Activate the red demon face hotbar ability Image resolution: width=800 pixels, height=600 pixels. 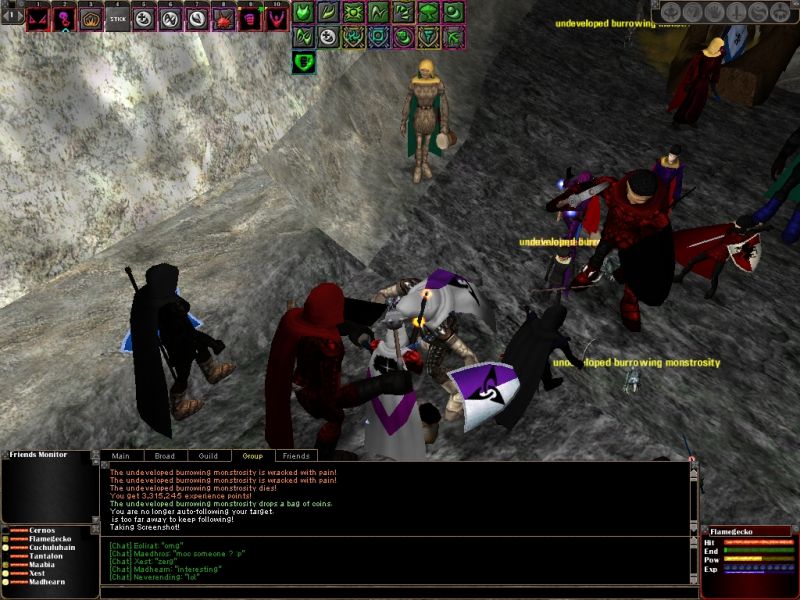[x=39, y=18]
